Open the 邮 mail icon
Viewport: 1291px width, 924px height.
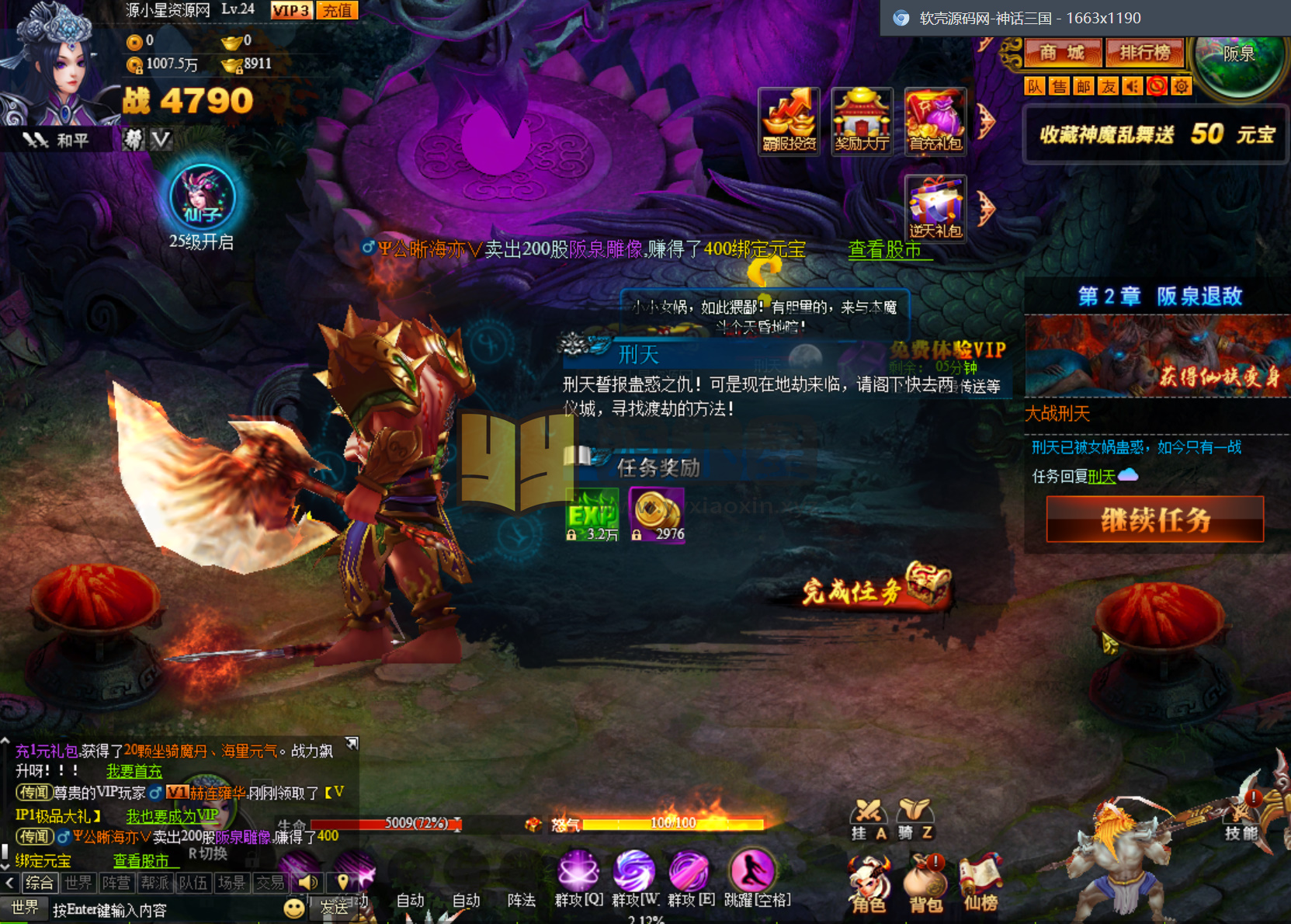(1083, 86)
